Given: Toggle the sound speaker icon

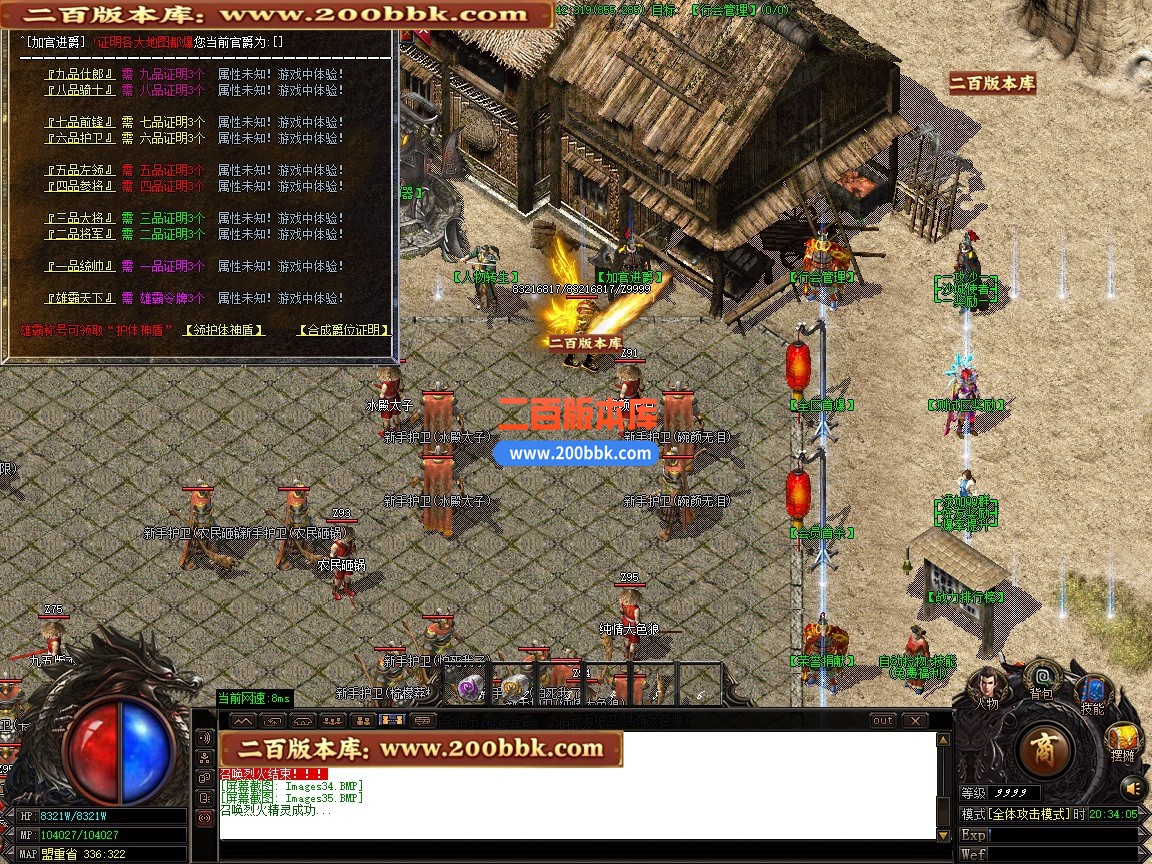Looking at the screenshot, I should click(x=1132, y=787).
